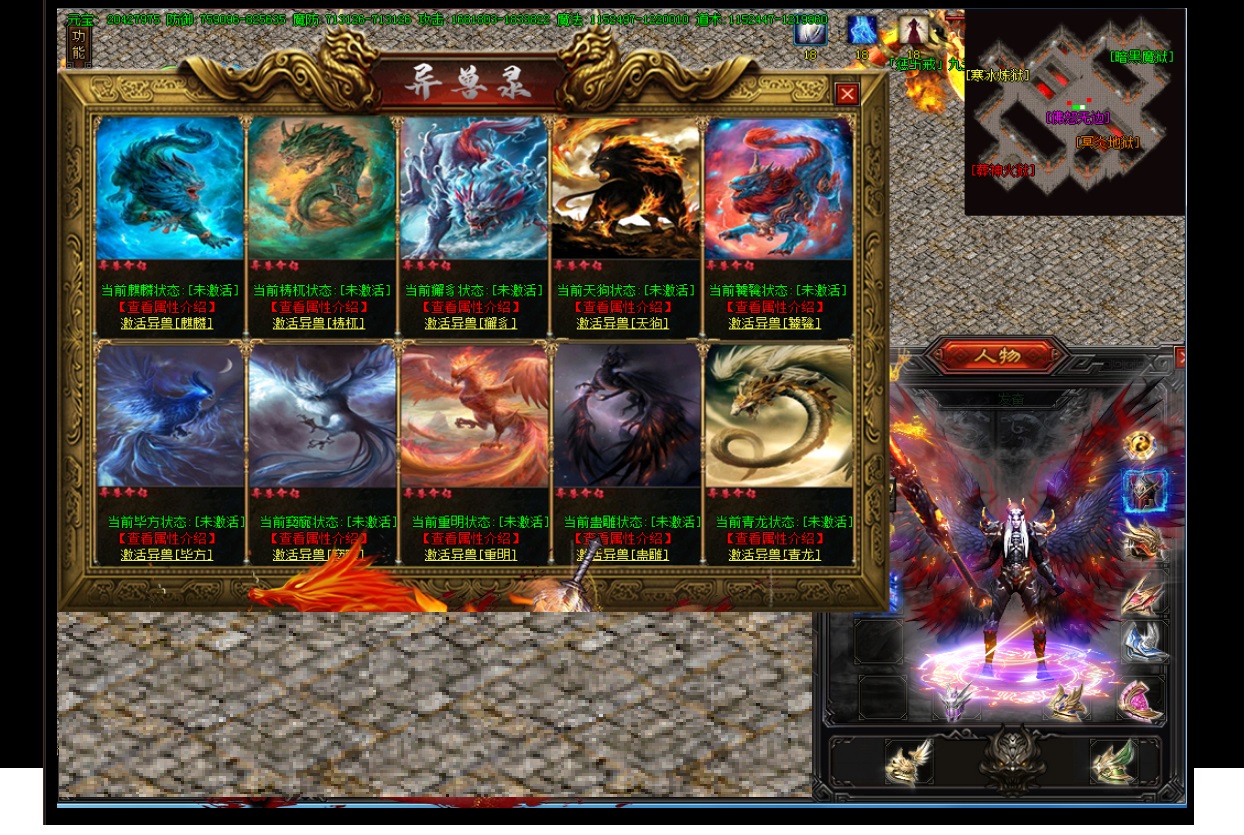Click the 激活异兽[天狗] link

coord(623,323)
